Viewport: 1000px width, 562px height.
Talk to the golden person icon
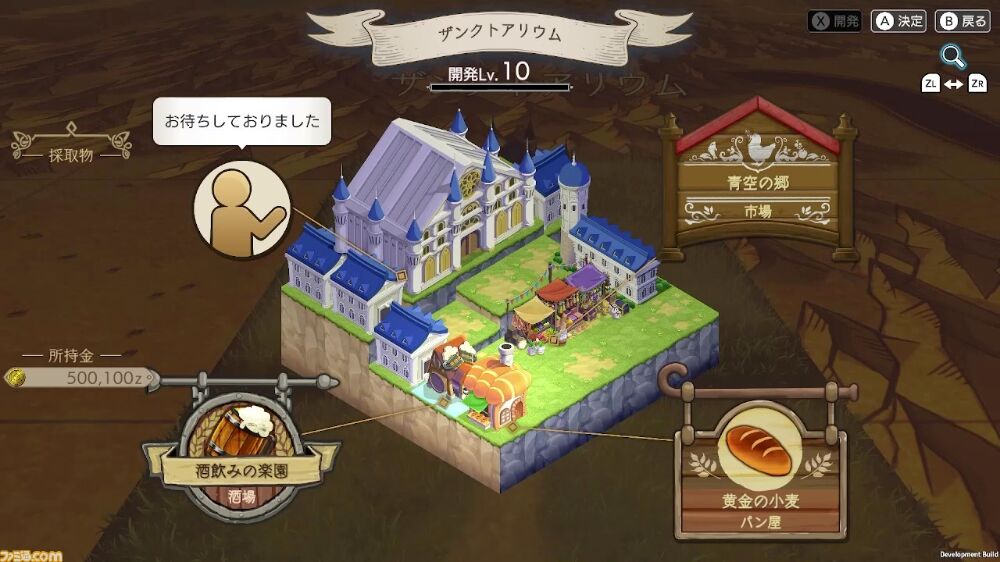(241, 209)
